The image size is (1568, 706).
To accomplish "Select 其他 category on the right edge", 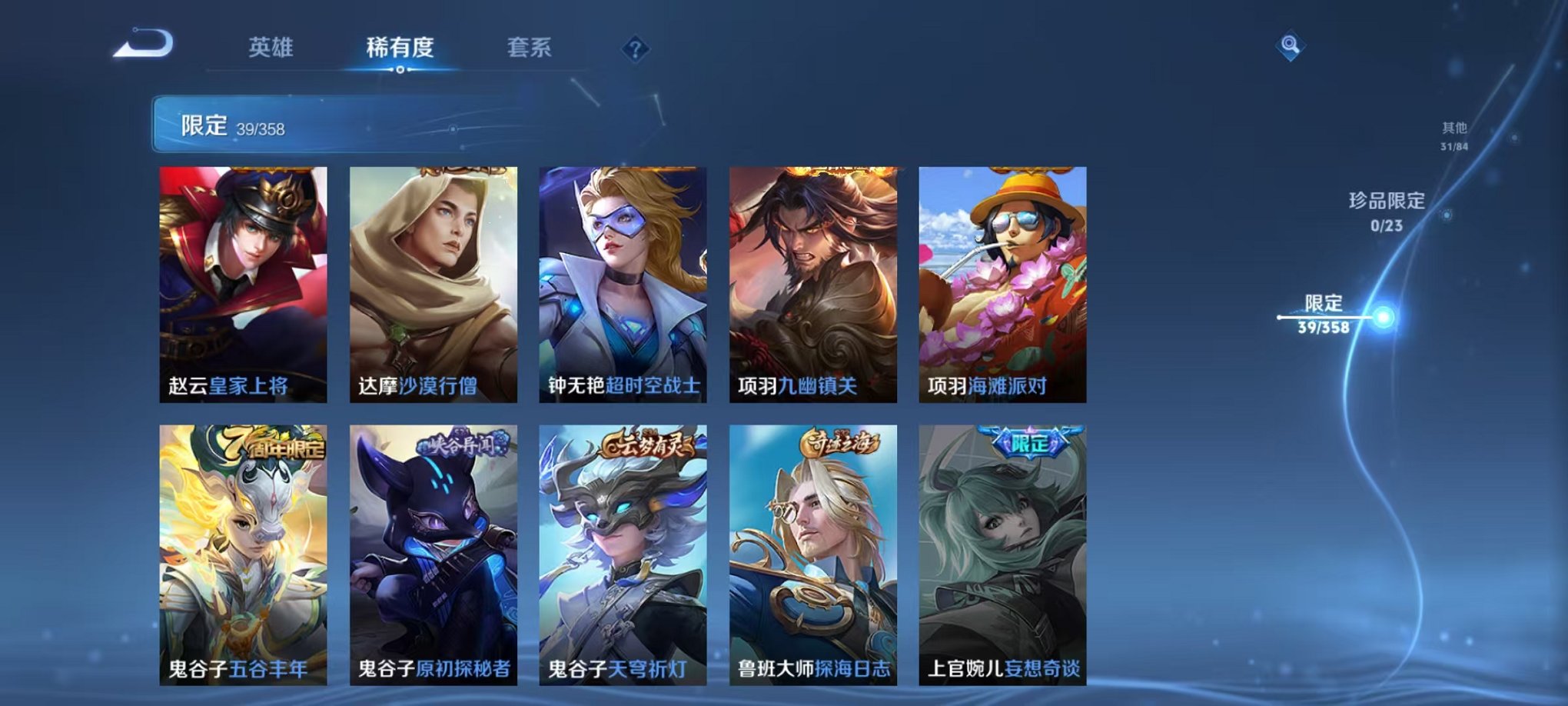I will point(1456,131).
